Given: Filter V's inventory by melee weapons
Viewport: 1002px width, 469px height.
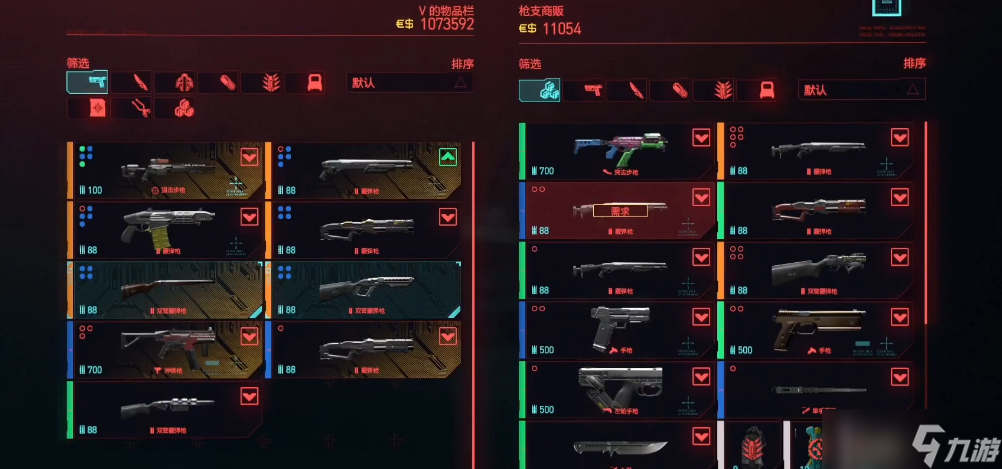Looking at the screenshot, I should (x=131, y=82).
